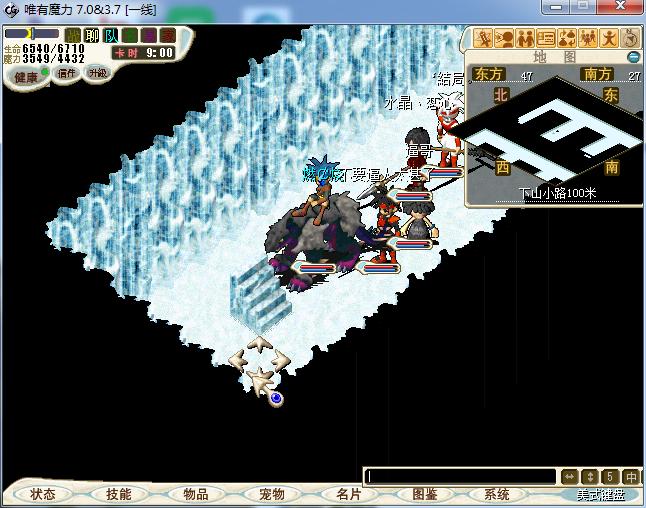Select the single stick-figure action icon
This screenshot has height=508, width=646.
tap(609, 39)
